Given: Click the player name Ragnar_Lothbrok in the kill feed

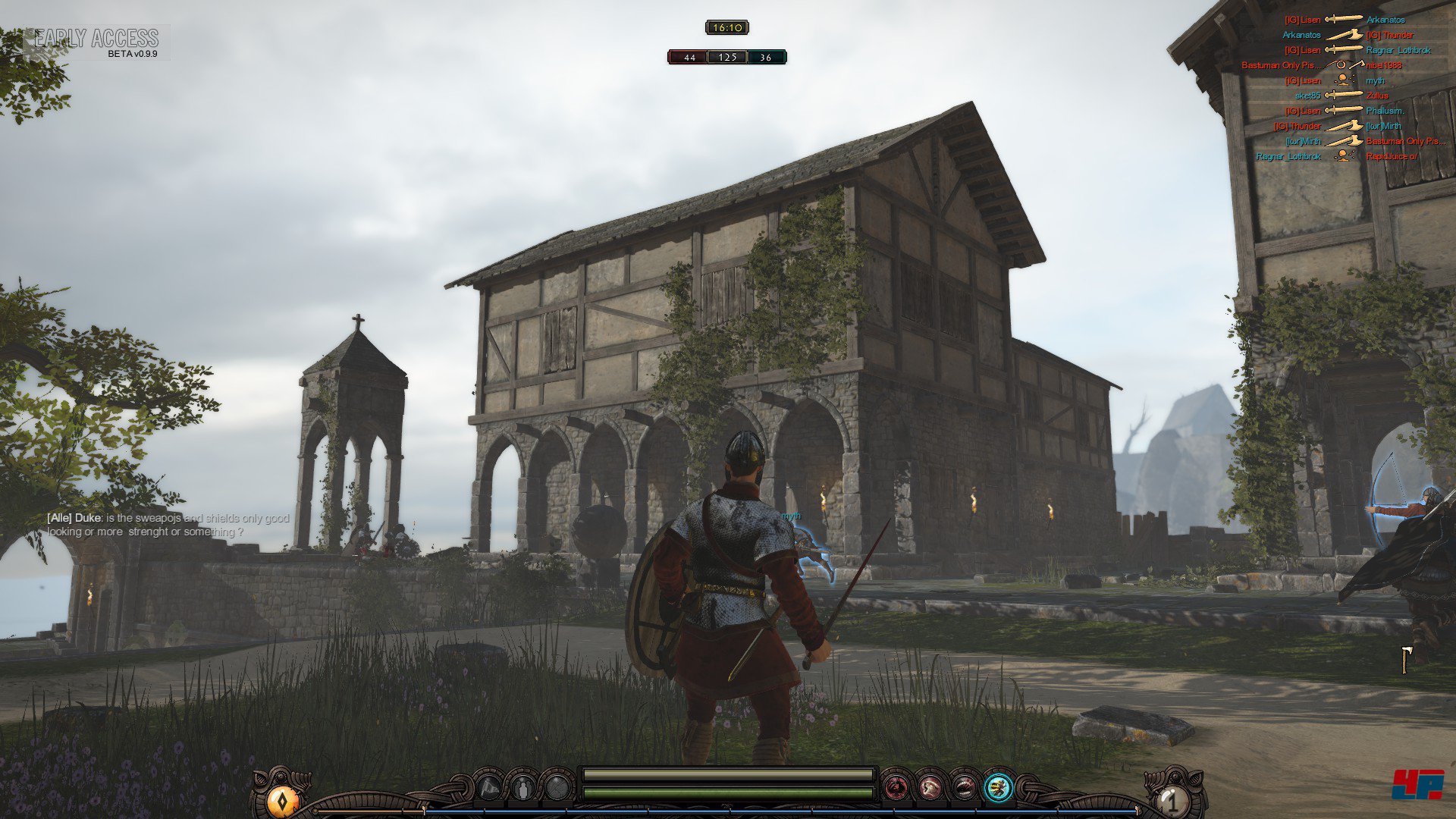Looking at the screenshot, I should coord(1398,50).
